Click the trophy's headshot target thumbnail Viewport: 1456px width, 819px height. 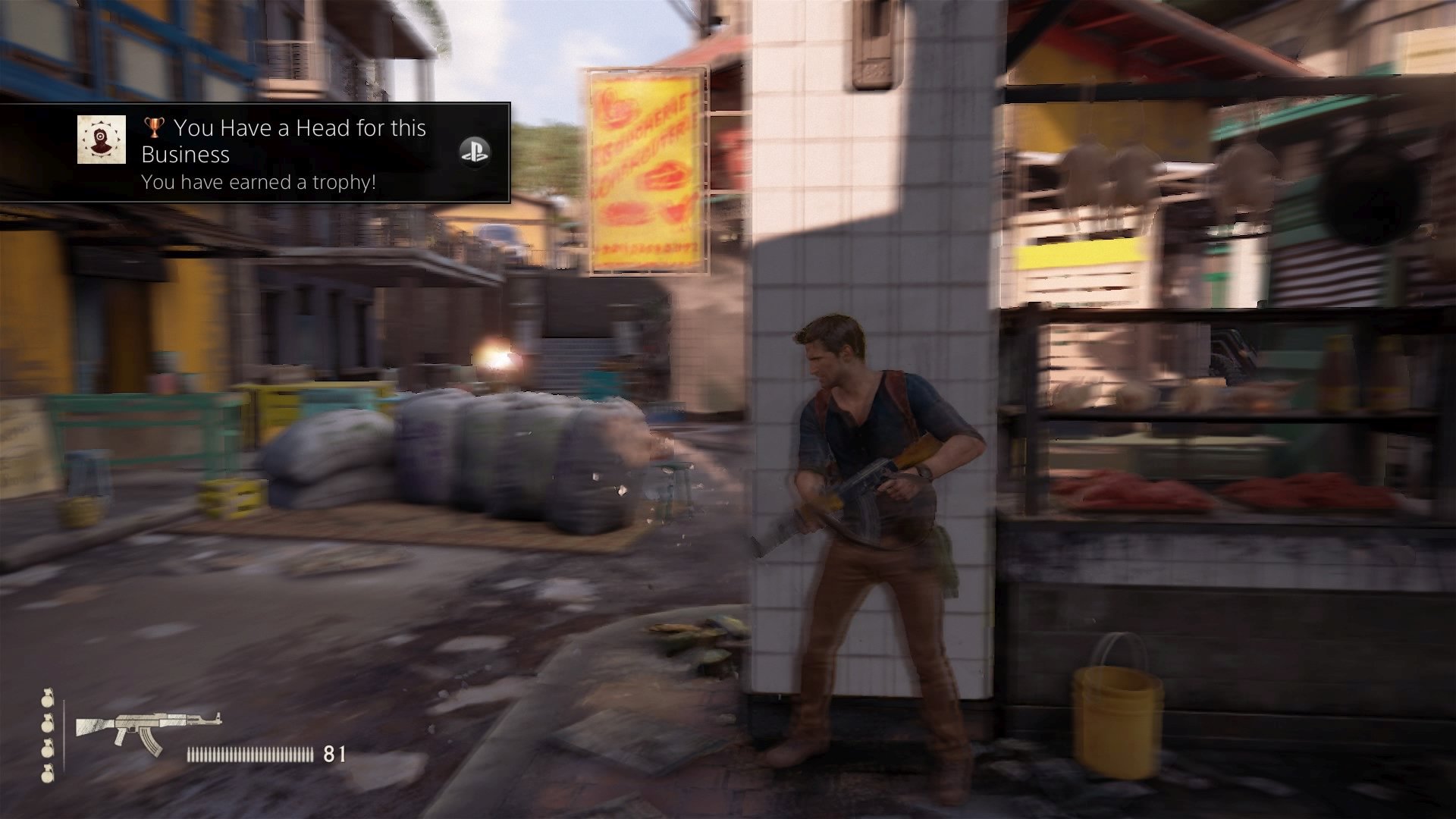pos(102,140)
